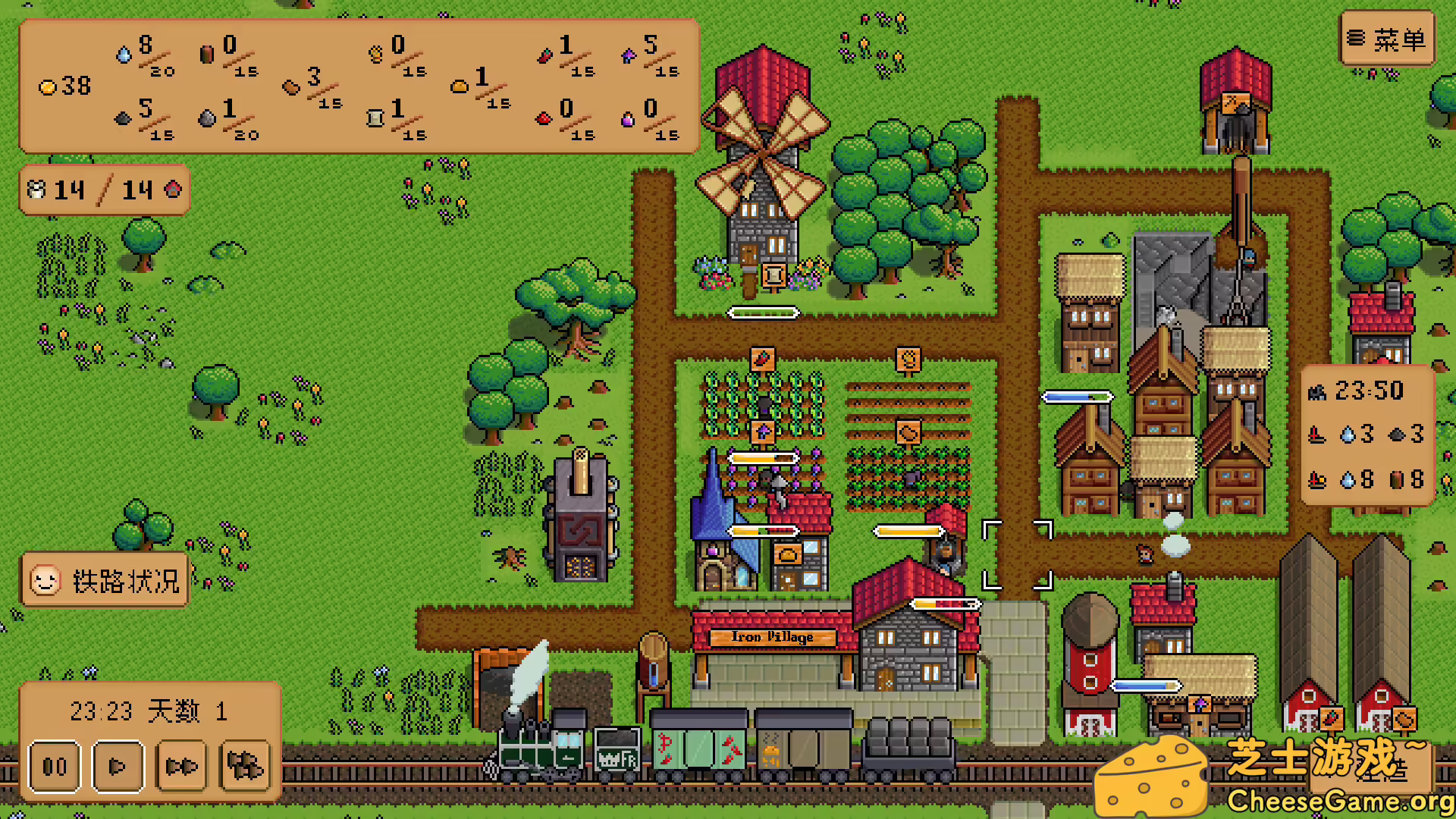Click the gold coin icon showing 38
Image resolution: width=1456 pixels, height=819 pixels.
(x=49, y=86)
